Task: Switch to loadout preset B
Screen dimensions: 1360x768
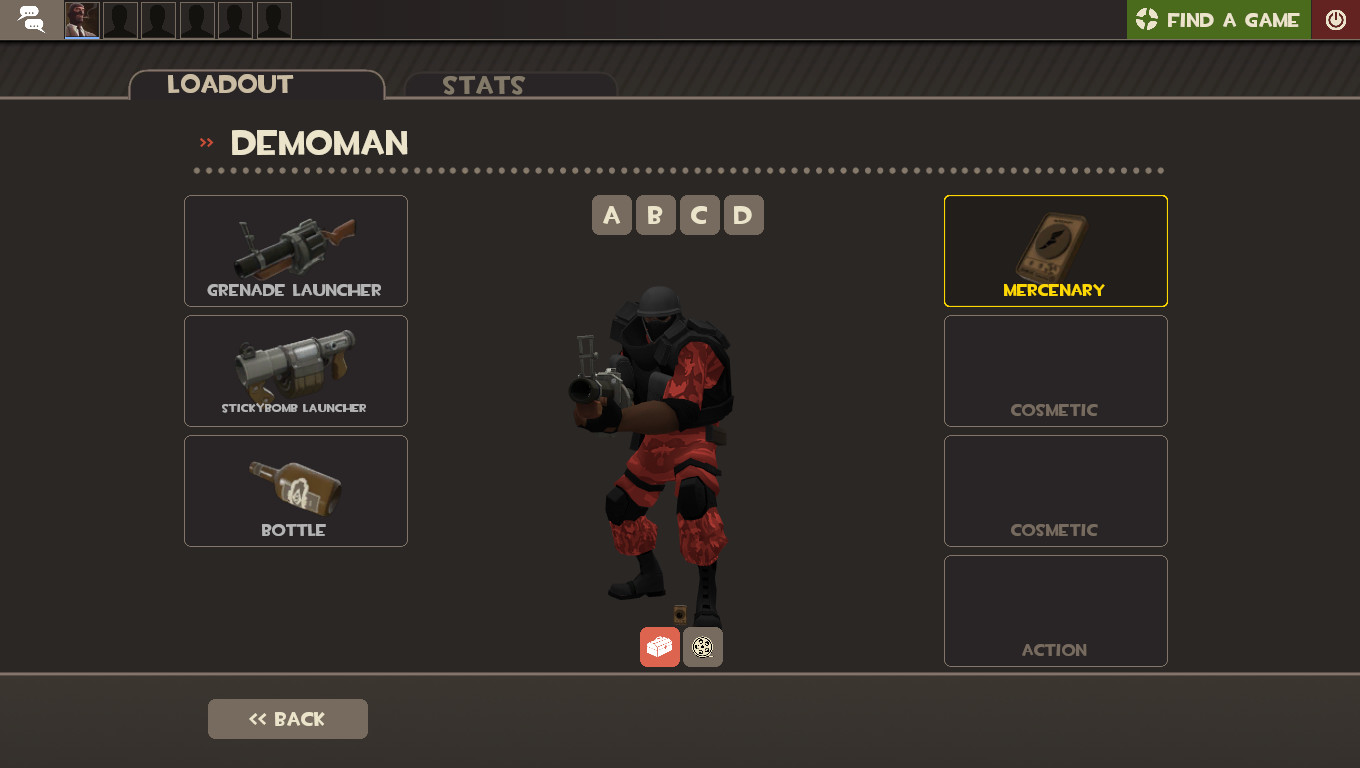Action: pos(656,214)
